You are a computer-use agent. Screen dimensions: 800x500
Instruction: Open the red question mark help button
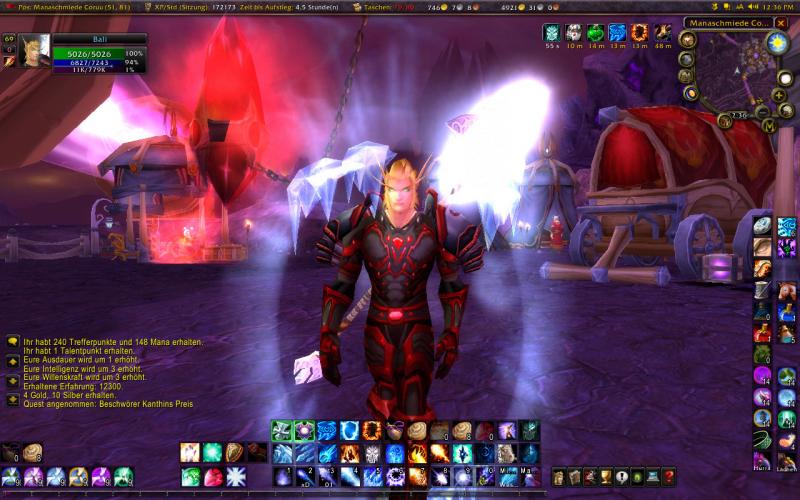(669, 477)
